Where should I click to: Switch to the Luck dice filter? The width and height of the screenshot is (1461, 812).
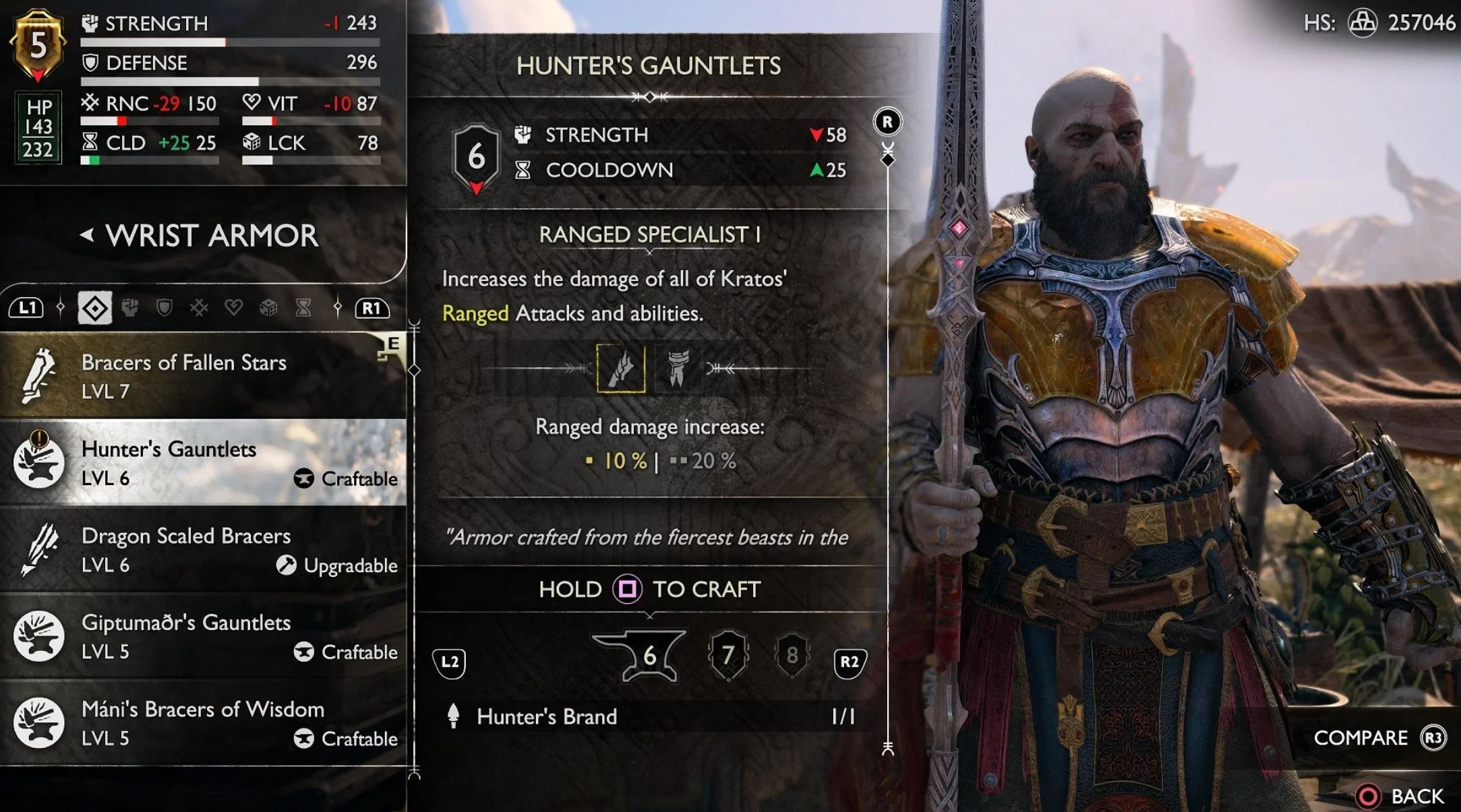(x=268, y=309)
